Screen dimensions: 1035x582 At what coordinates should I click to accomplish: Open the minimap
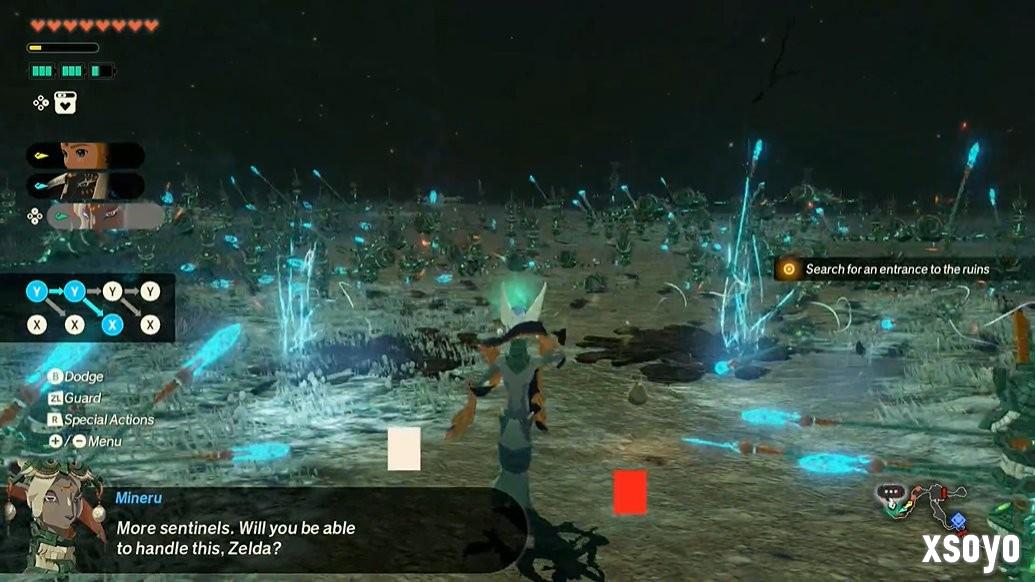point(925,506)
